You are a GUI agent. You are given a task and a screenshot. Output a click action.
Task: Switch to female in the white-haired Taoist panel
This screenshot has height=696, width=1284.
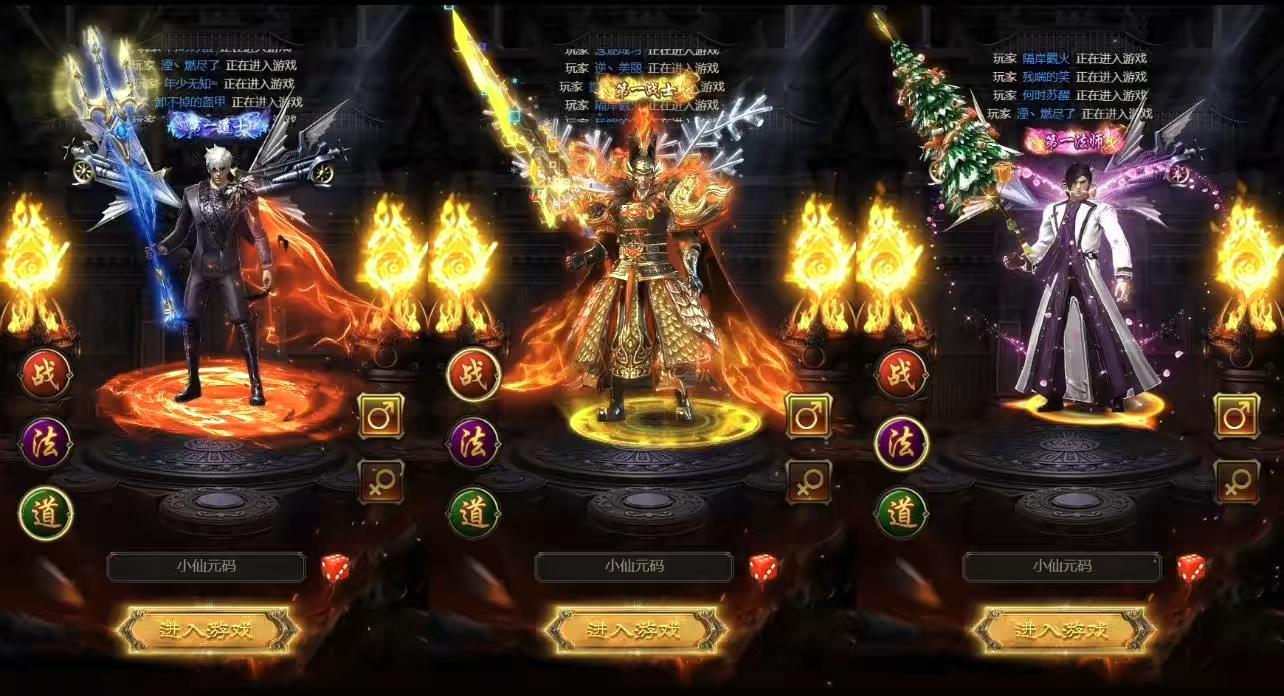tap(381, 482)
